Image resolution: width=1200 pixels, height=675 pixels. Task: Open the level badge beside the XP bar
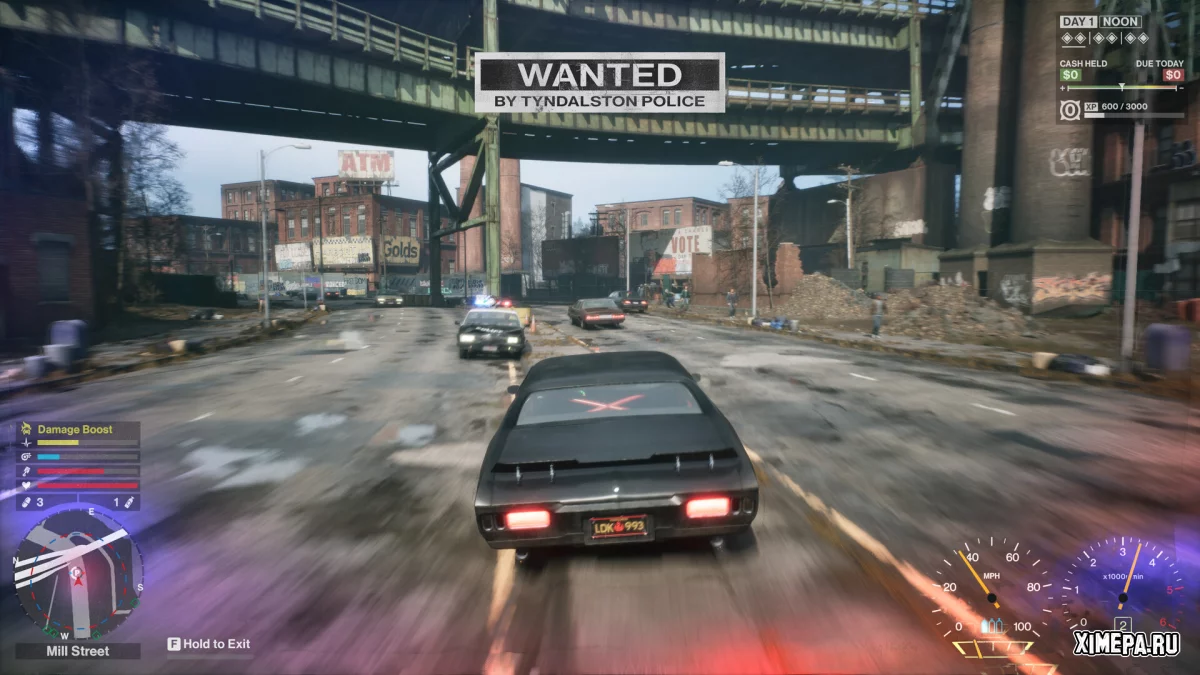point(1070,110)
